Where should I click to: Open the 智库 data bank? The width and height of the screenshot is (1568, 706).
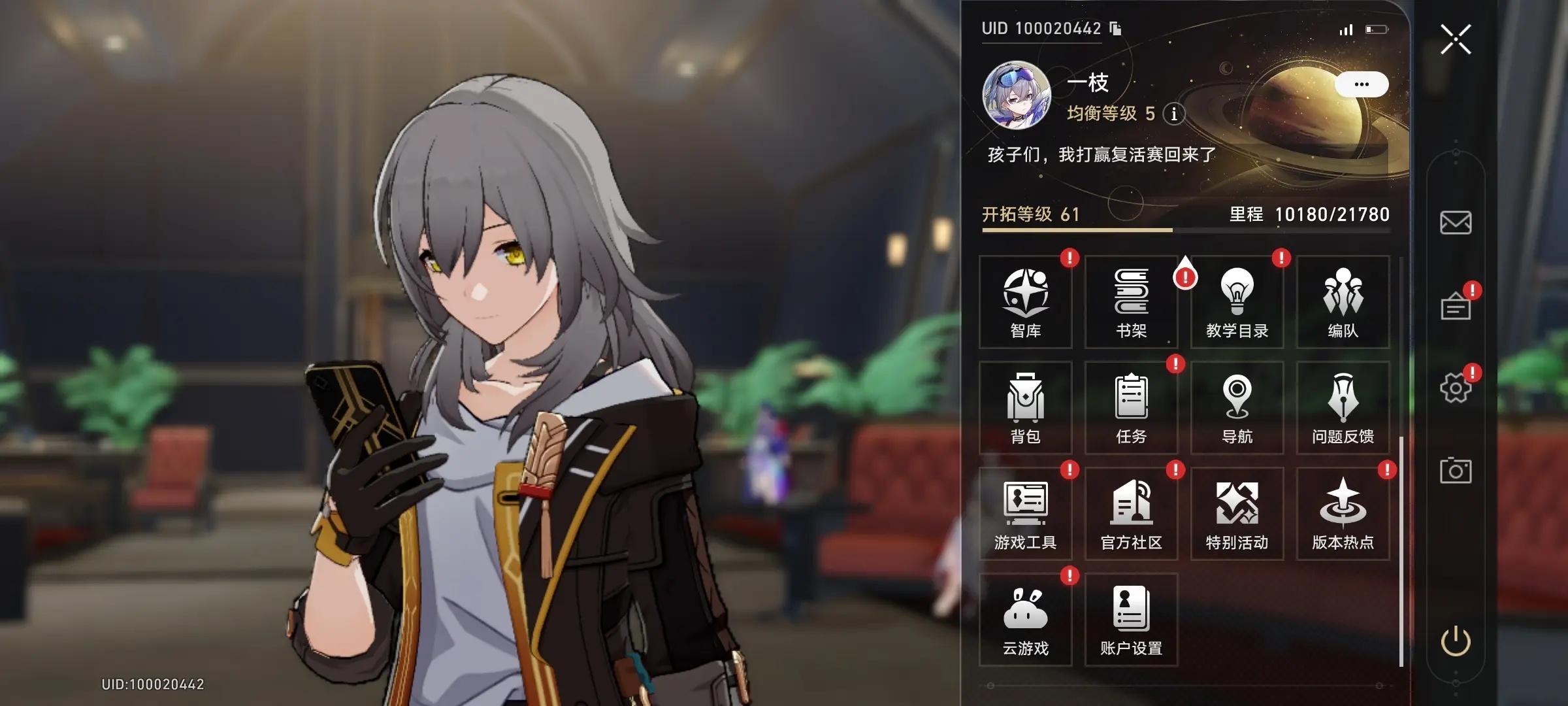pos(1026,302)
